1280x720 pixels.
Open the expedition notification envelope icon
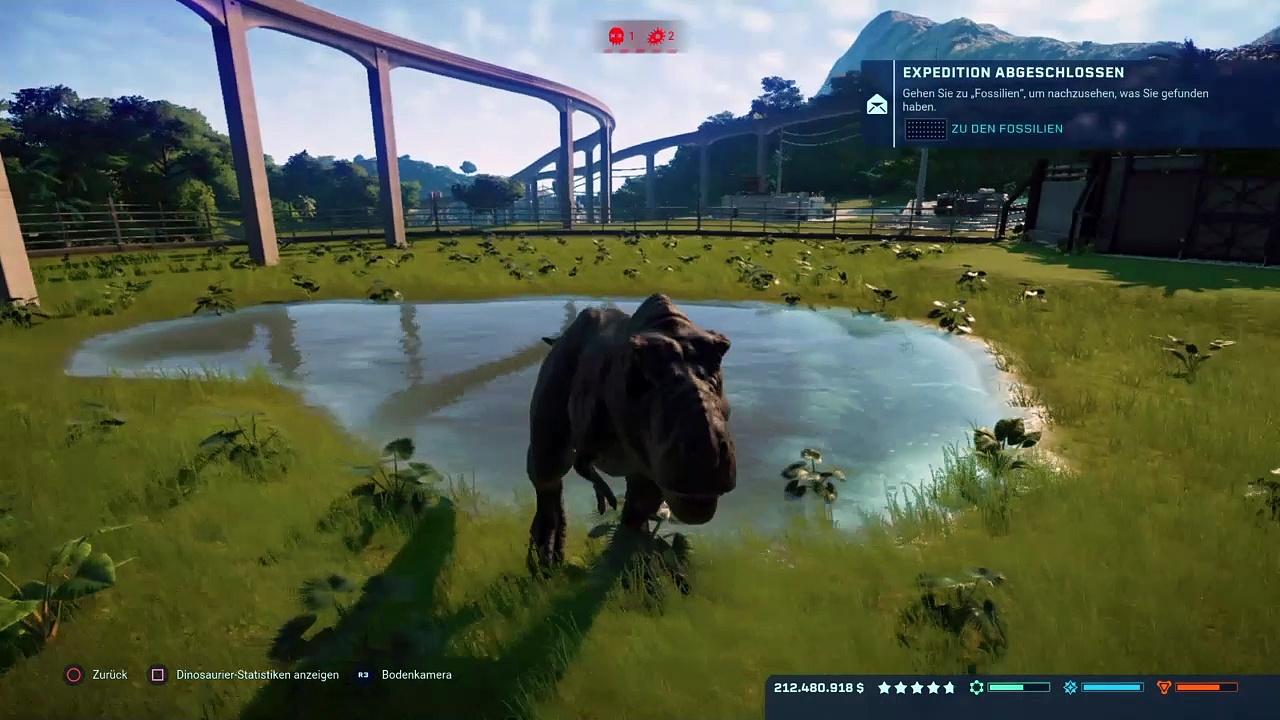[877, 105]
